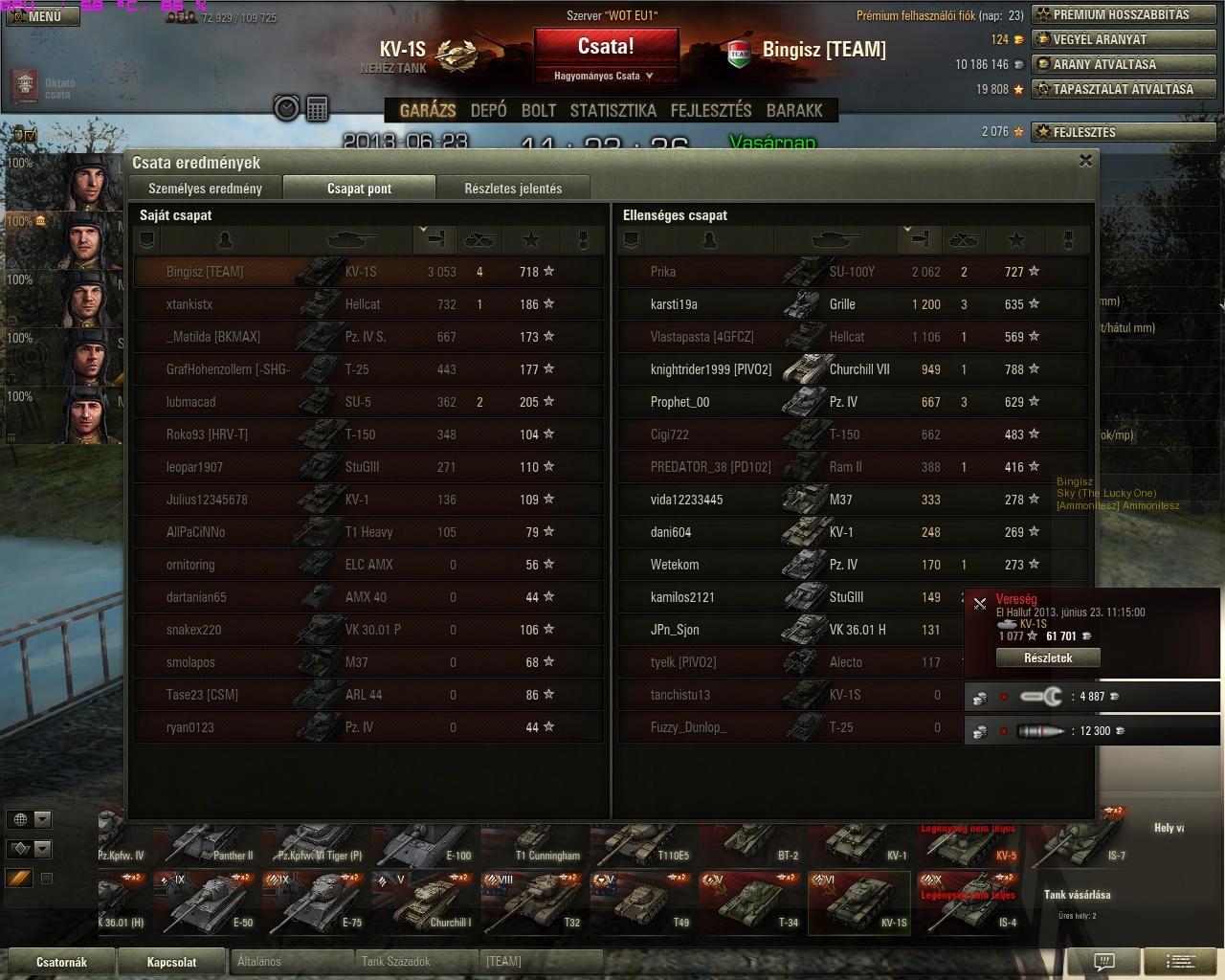Click PRÉMIUM HOSSZABBÍTÁS button
This screenshot has height=980, width=1225.
[1122, 14]
